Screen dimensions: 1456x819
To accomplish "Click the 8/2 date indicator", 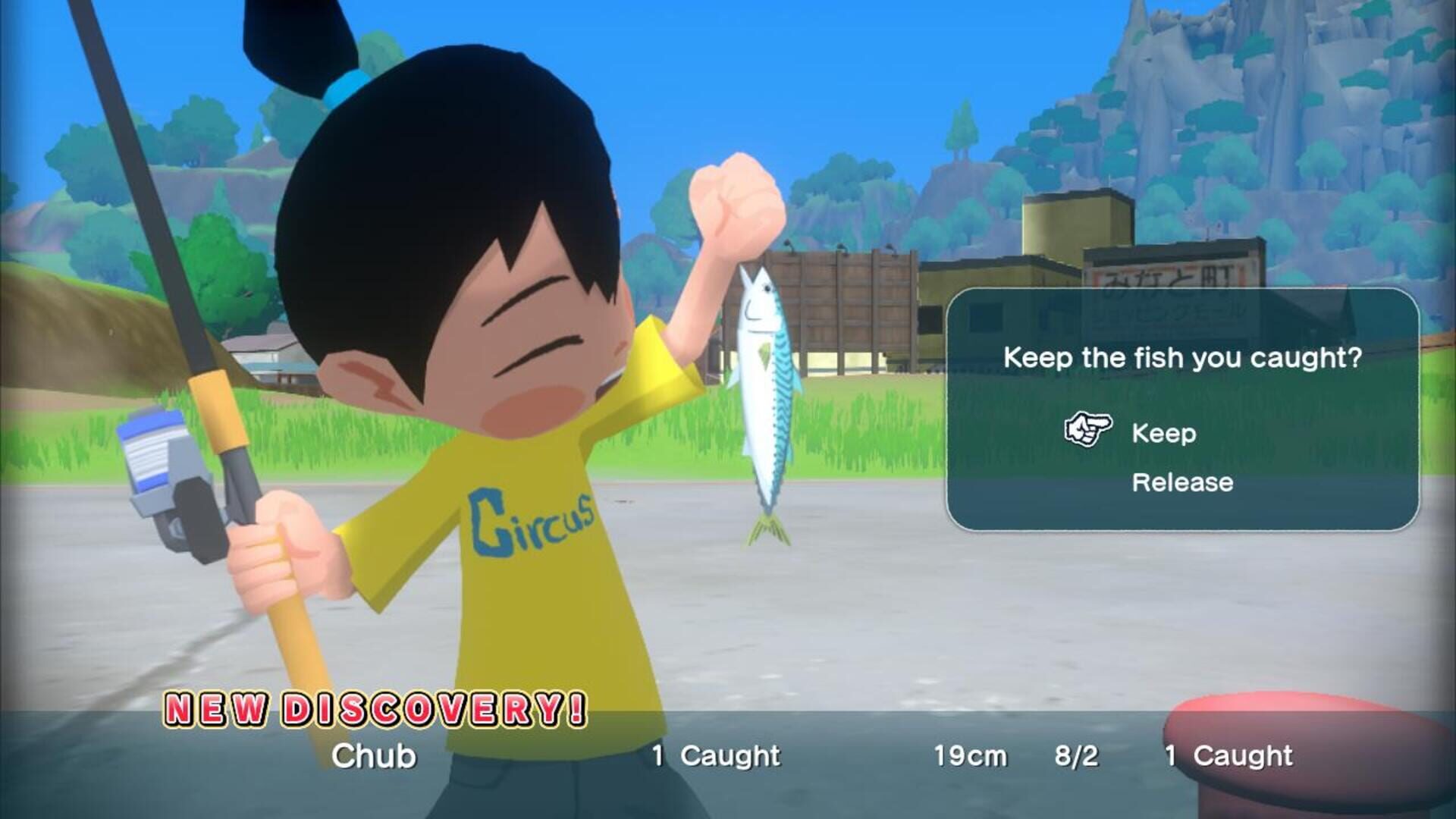I will (1078, 755).
